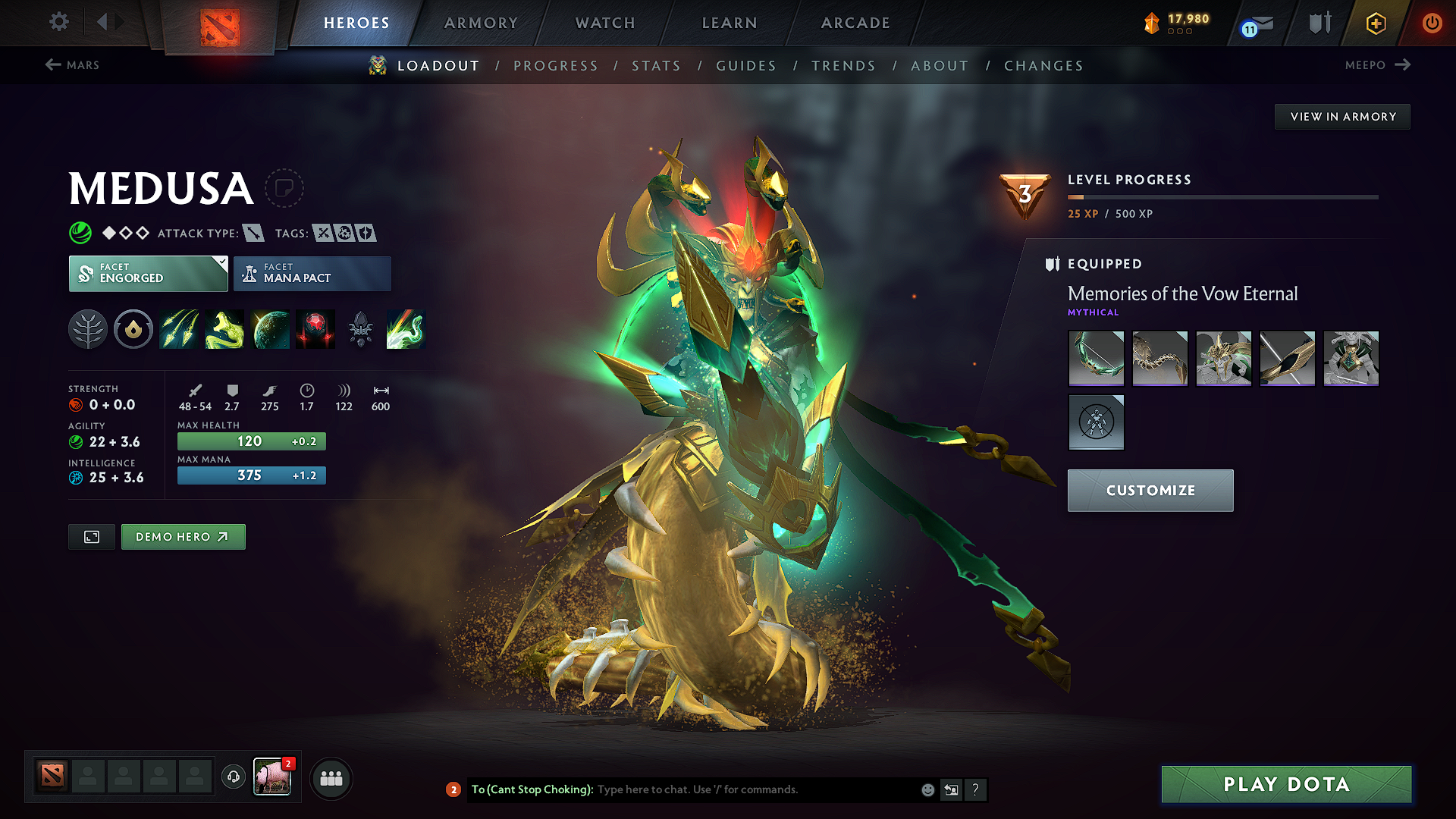Viewport: 1456px width, 819px height.
Task: Click the DEMO HERO button
Action: (183, 536)
